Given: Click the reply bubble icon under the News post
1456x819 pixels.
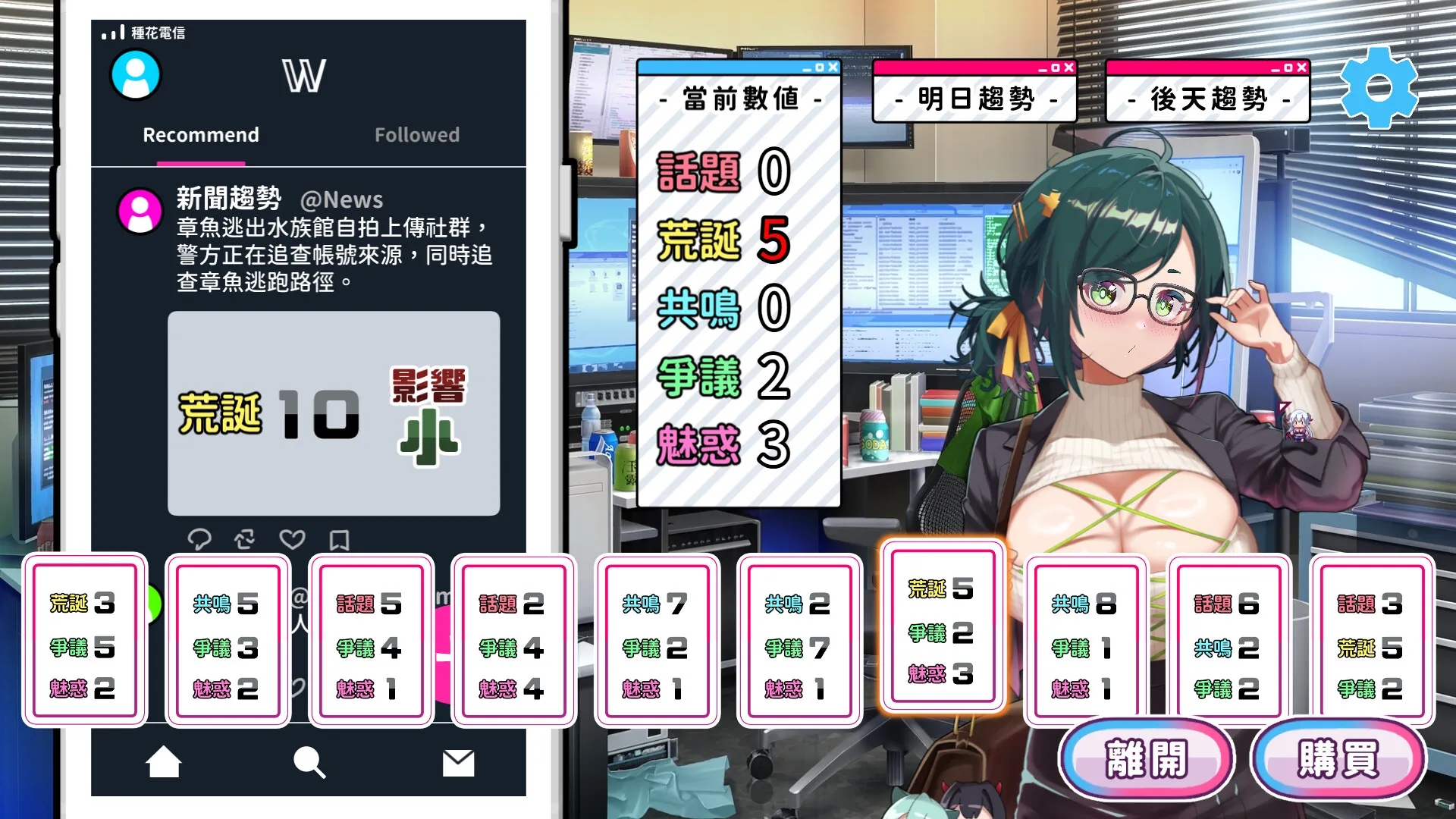Looking at the screenshot, I should pyautogui.click(x=199, y=540).
